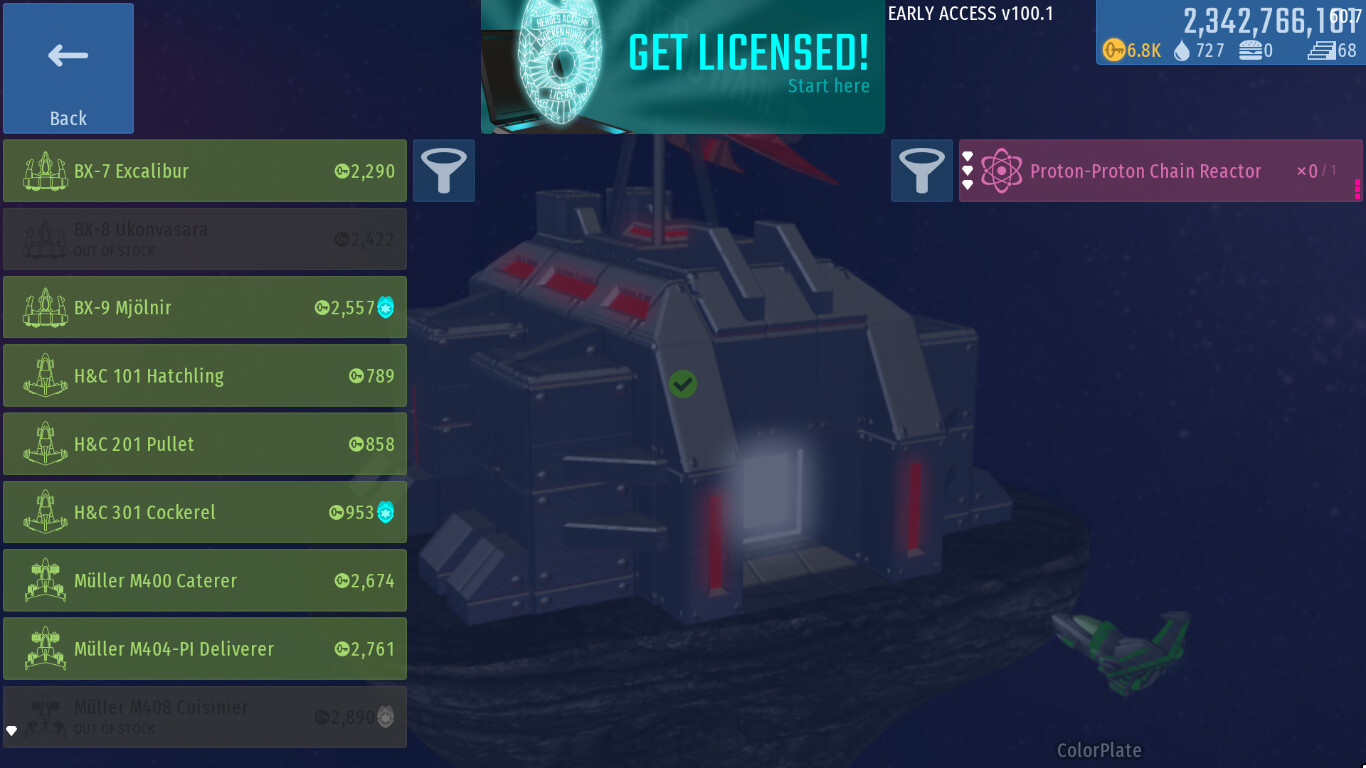This screenshot has width=1366, height=768.
Task: Open the filter beside the reactor entry
Action: click(922, 171)
